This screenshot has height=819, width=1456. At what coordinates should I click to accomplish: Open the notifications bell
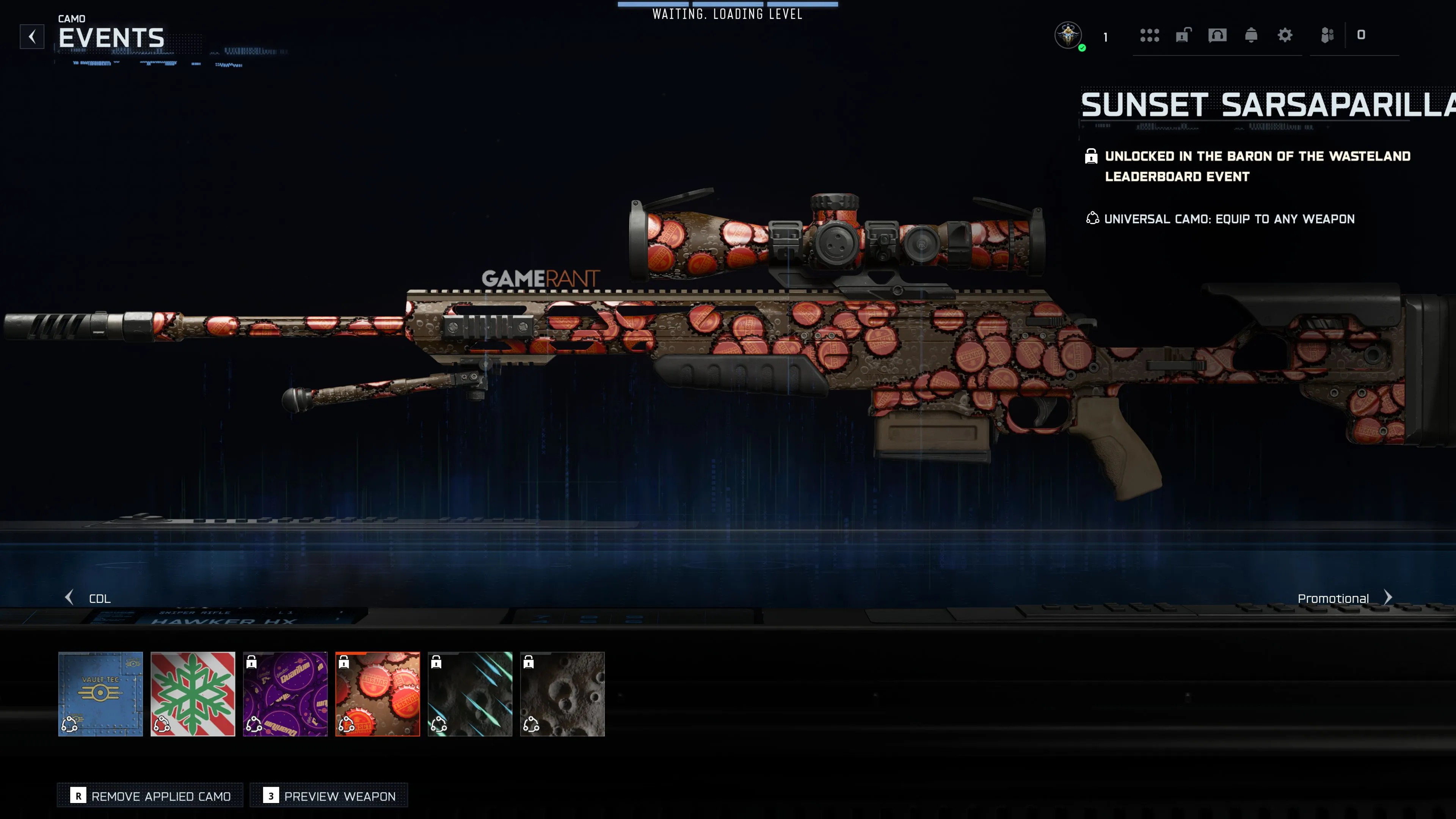1251,36
